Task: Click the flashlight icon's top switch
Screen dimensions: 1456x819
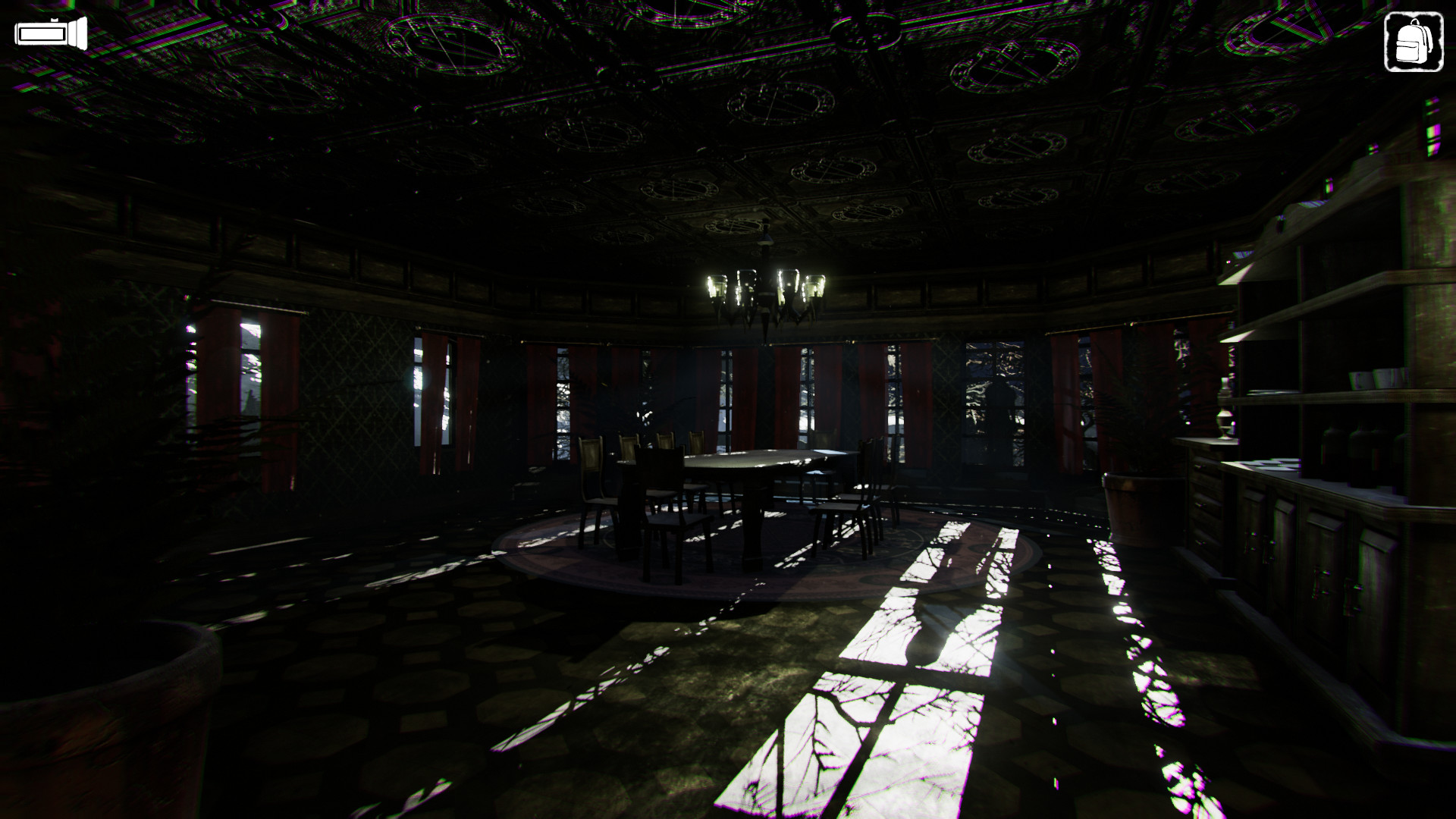Action: point(55,20)
